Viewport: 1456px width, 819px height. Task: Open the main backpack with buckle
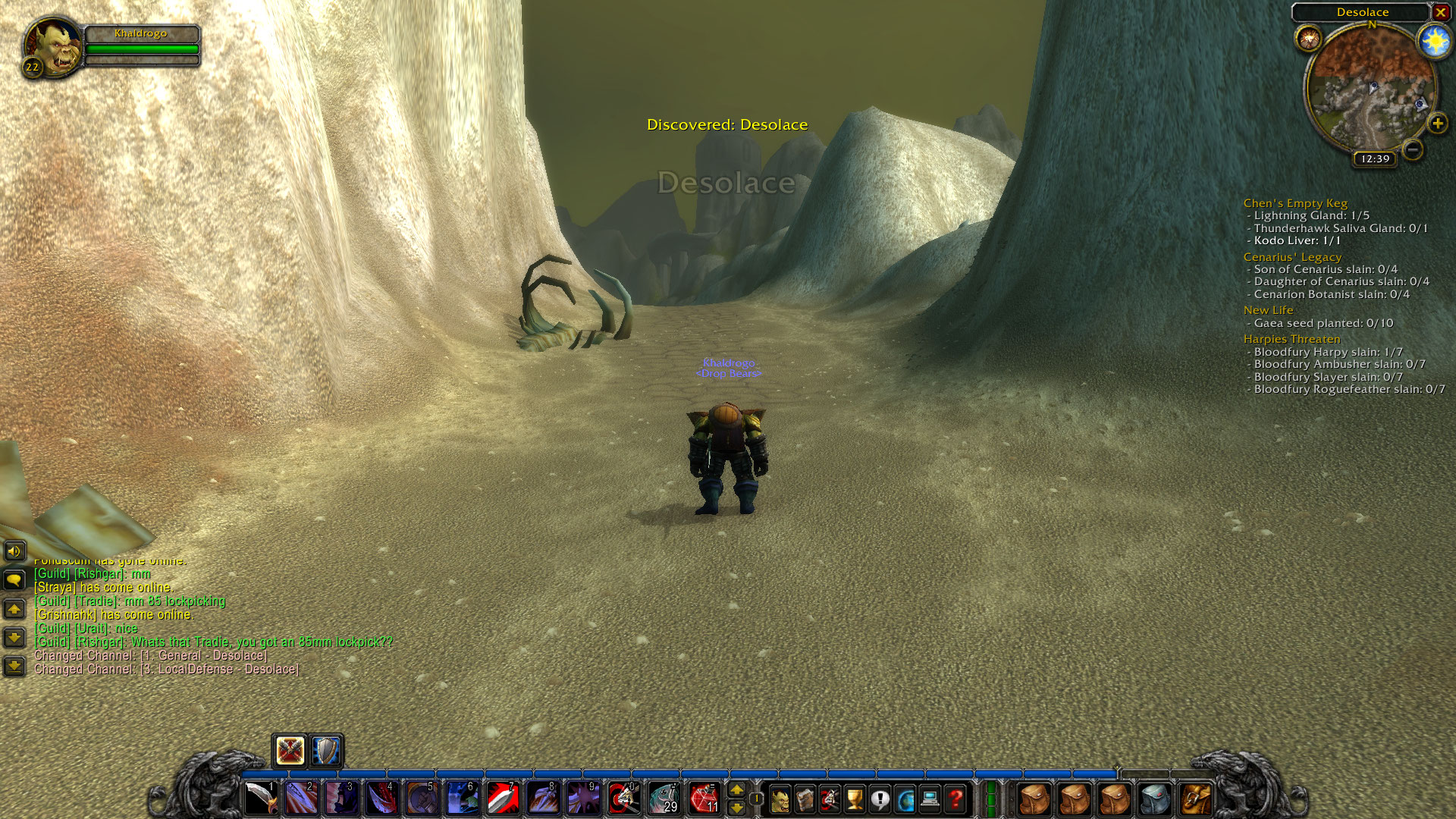[1195, 799]
